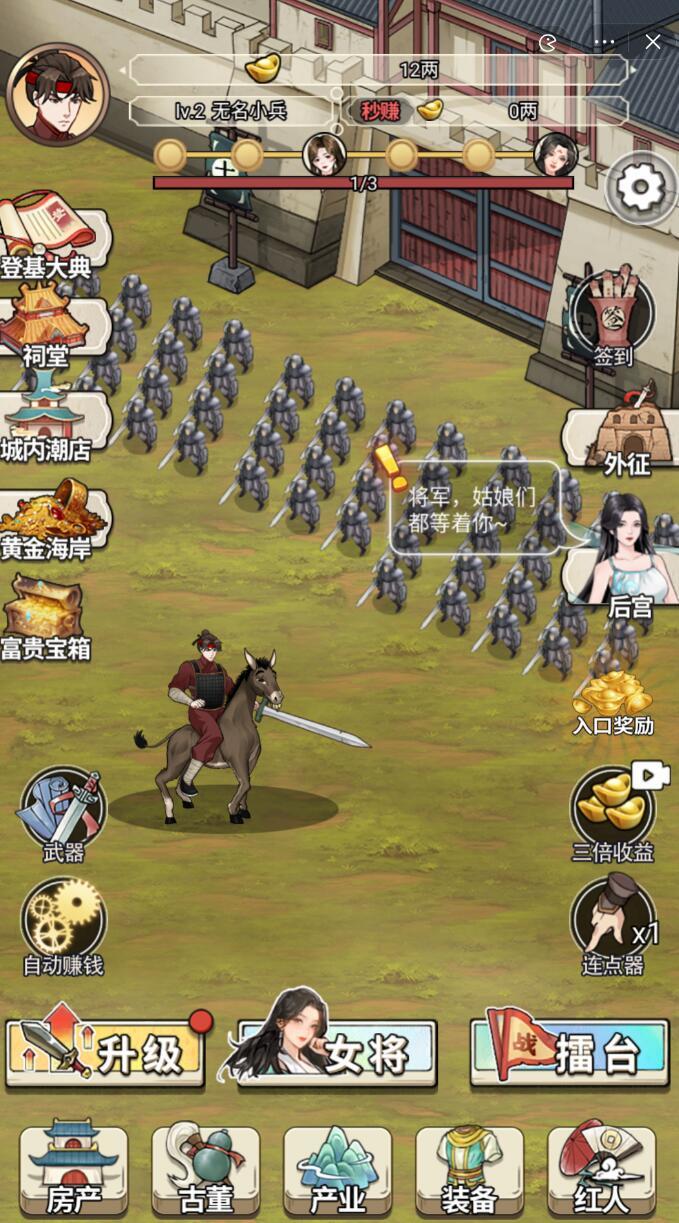The height and width of the screenshot is (1223, 679).
Task: Switch to the 产业 industry tab
Action: click(338, 1169)
